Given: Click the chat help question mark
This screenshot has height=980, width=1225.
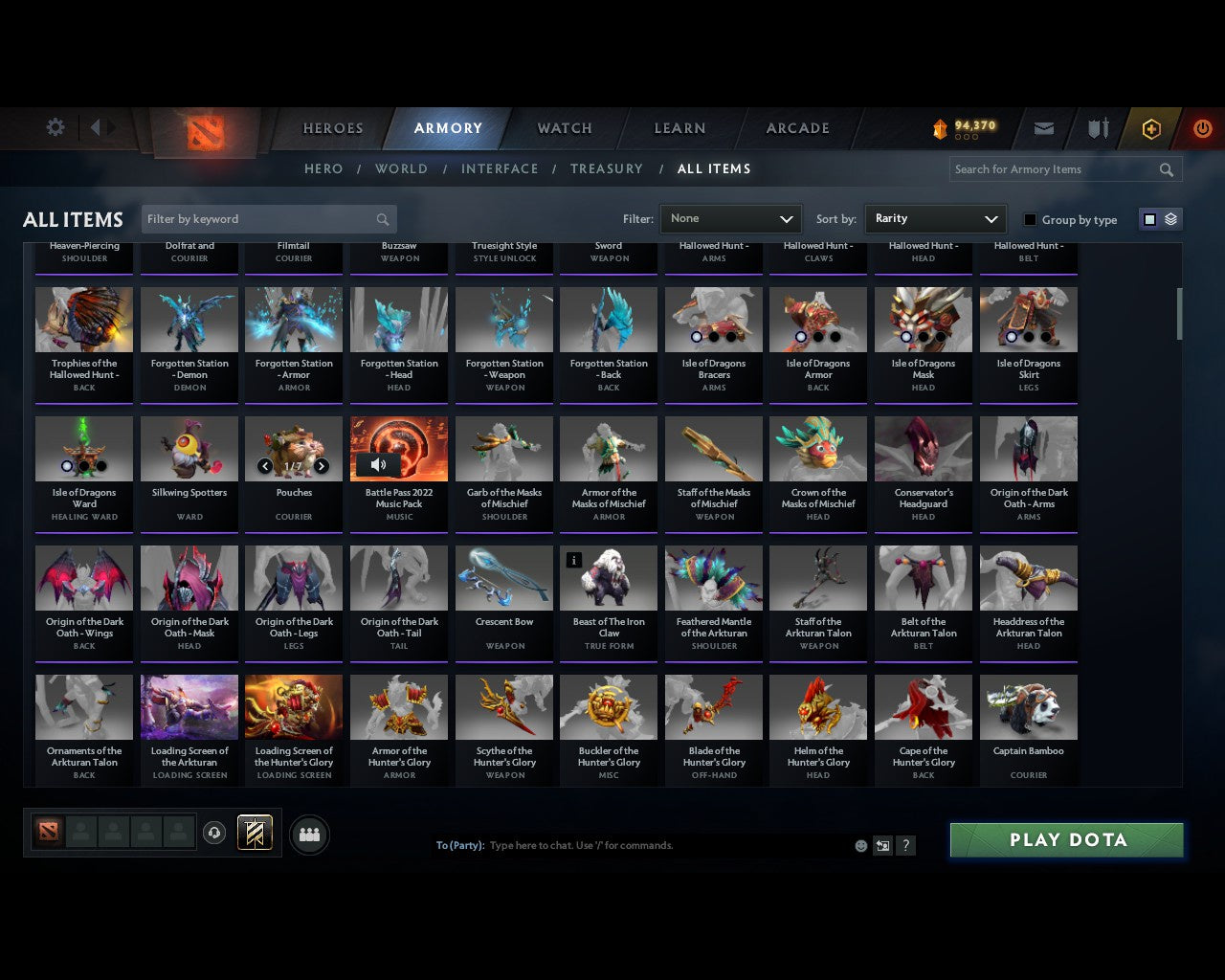Looking at the screenshot, I should coord(905,846).
